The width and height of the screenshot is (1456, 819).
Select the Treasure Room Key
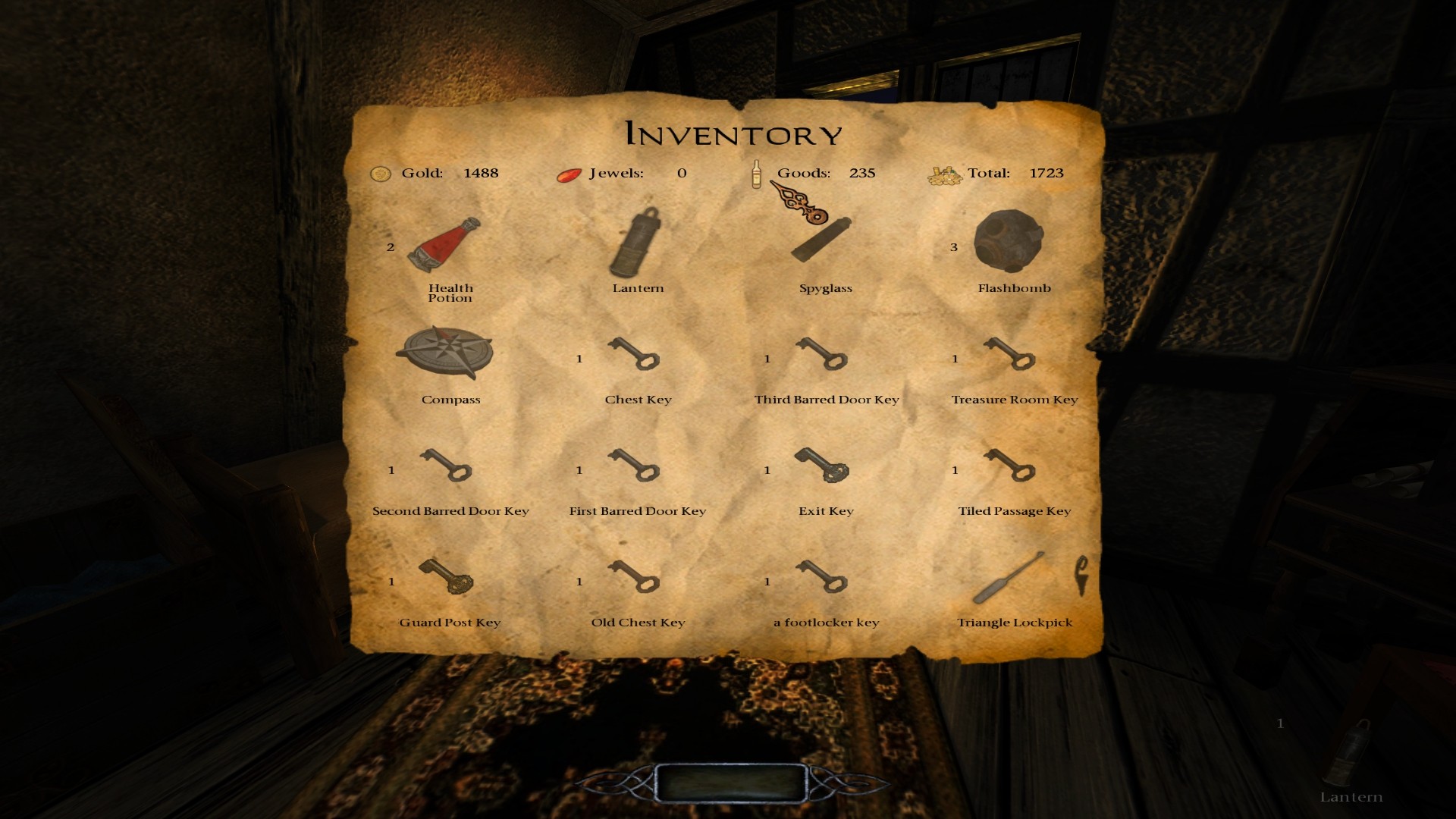click(1010, 354)
